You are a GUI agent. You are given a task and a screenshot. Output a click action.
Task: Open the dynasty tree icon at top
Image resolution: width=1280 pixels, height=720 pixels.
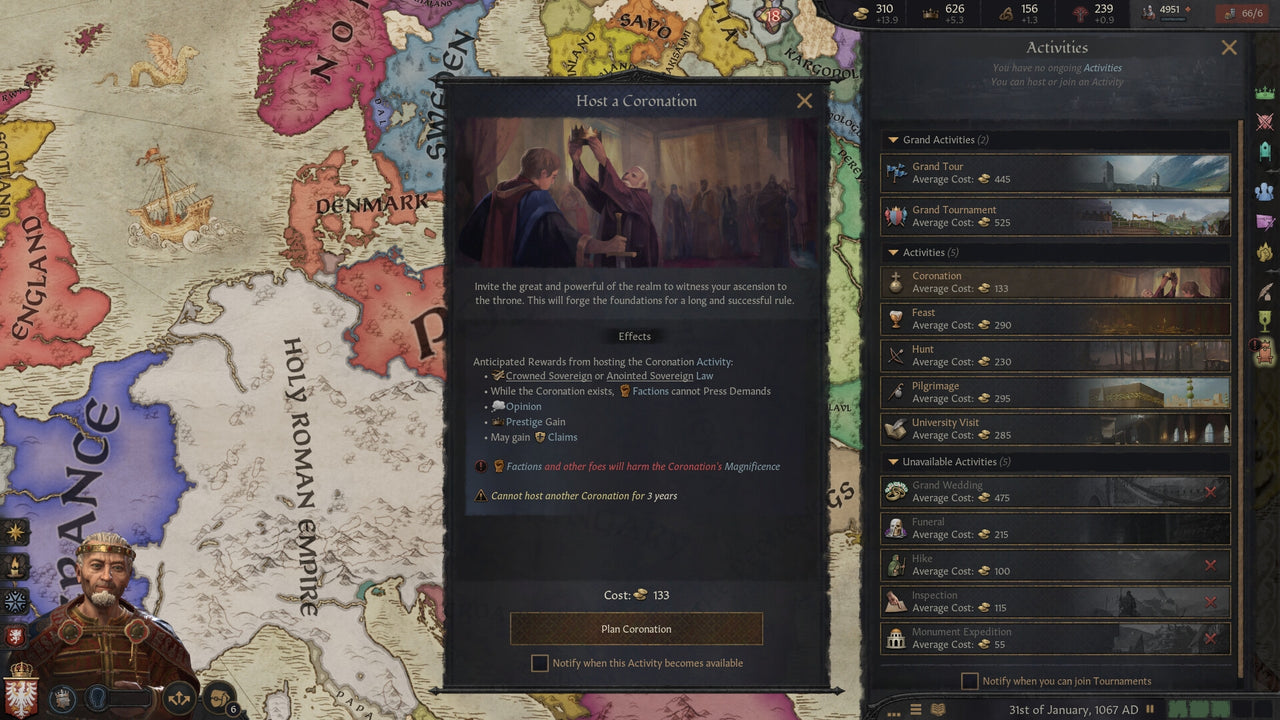(x=1080, y=15)
